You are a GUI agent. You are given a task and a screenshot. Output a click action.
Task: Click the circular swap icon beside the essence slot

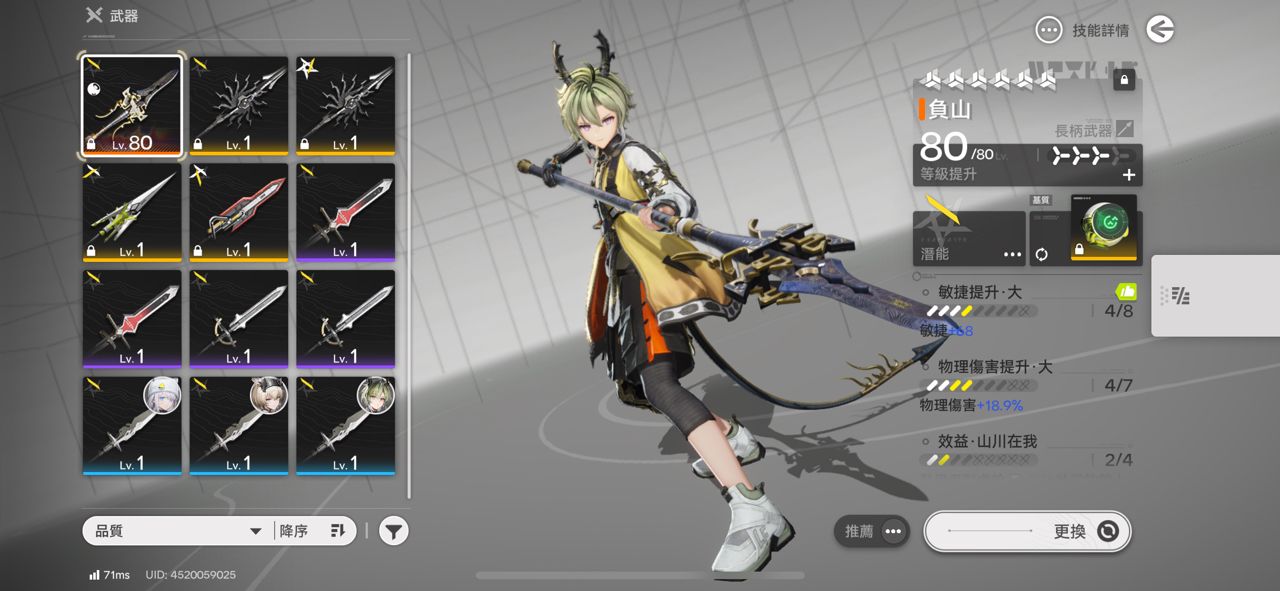(x=1041, y=254)
